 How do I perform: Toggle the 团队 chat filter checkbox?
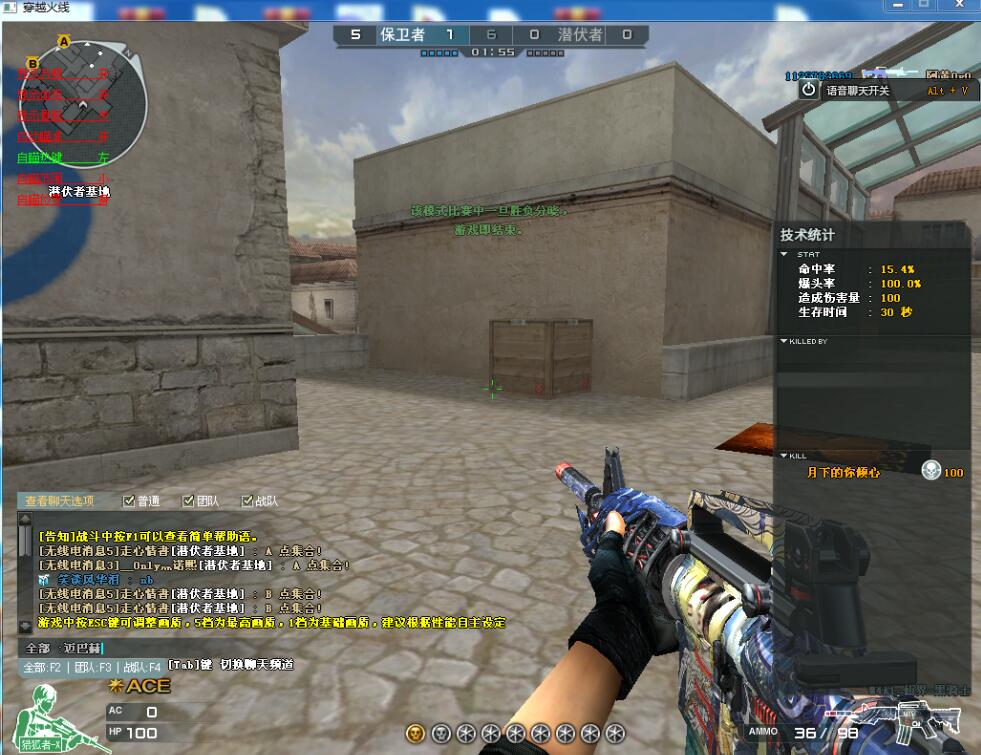click(x=188, y=501)
